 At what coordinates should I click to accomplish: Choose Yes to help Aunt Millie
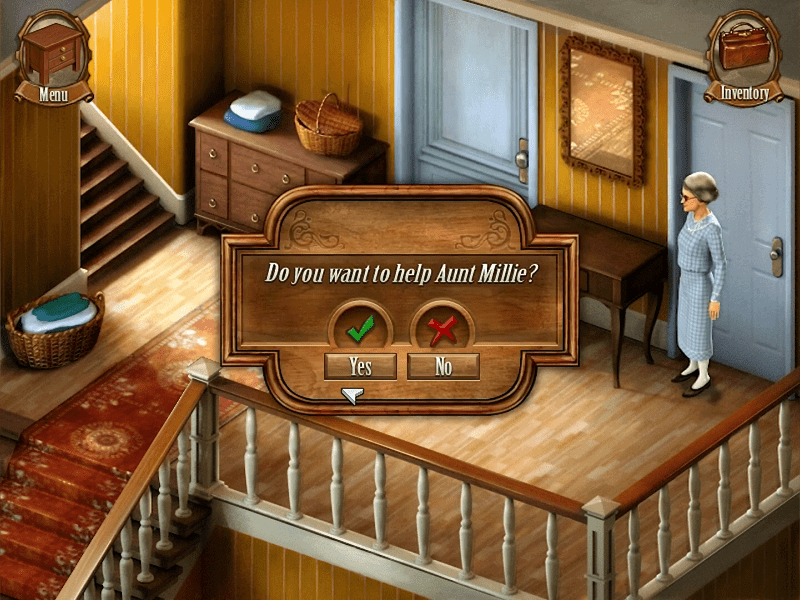pyautogui.click(x=360, y=367)
